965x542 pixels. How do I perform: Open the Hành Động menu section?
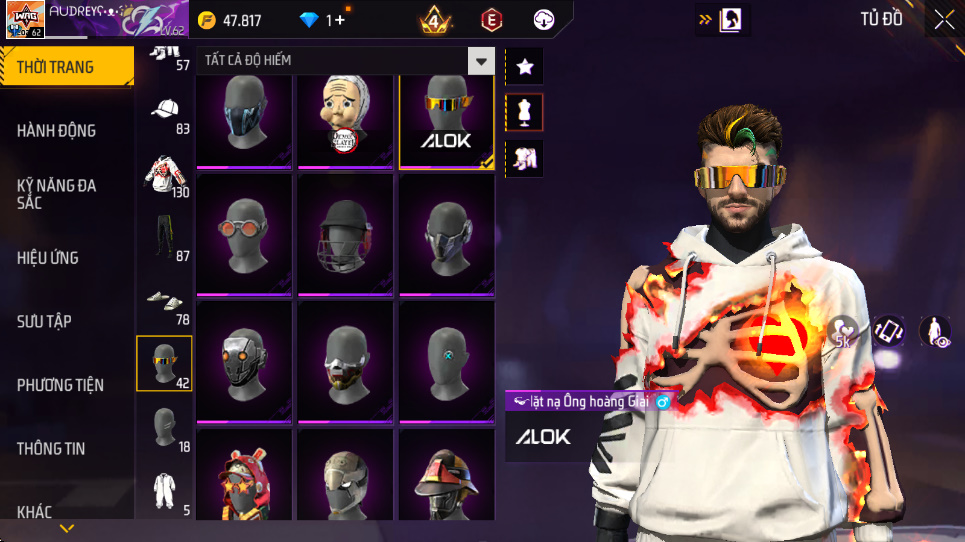point(57,130)
